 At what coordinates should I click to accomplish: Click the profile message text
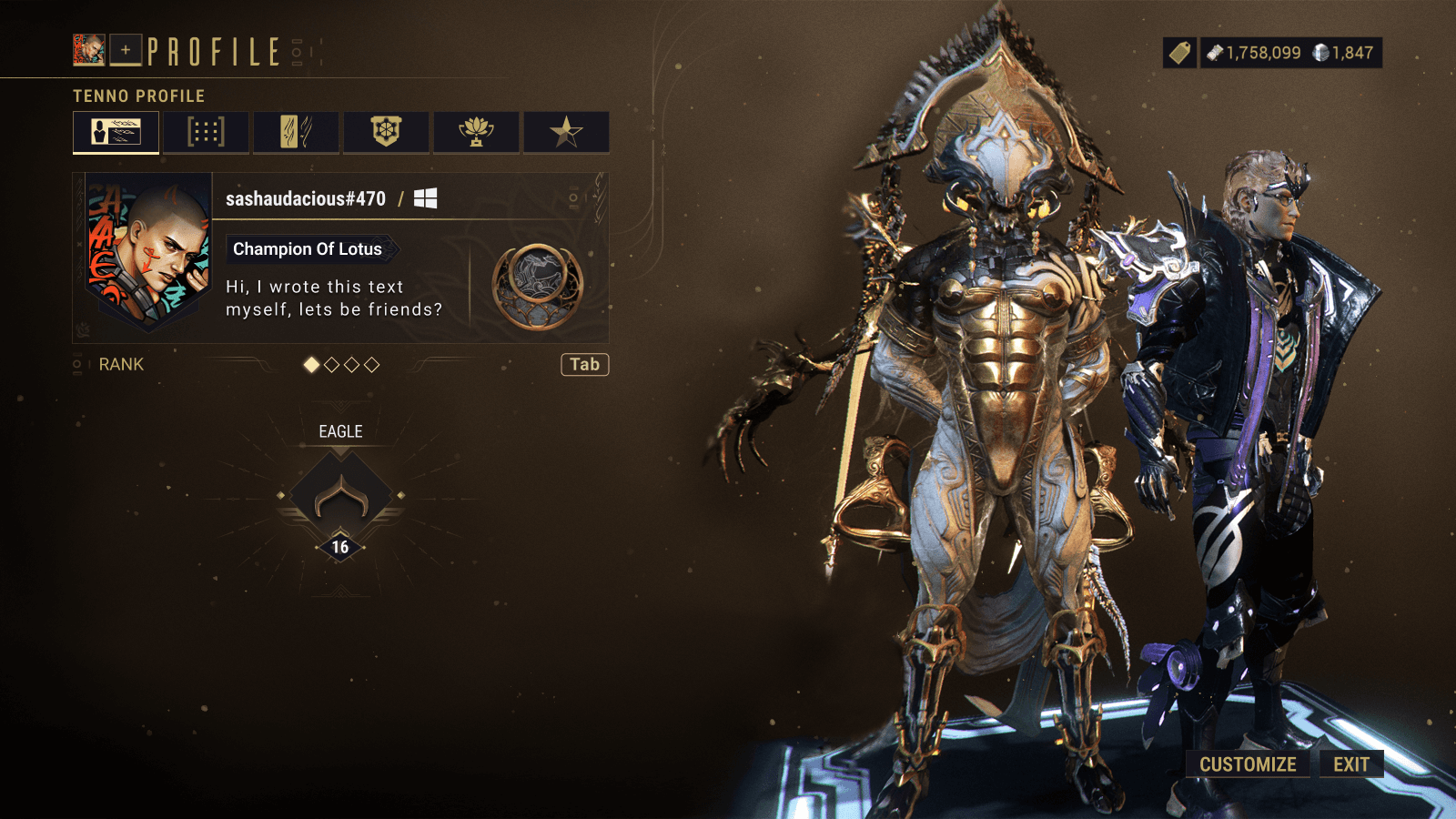(333, 298)
